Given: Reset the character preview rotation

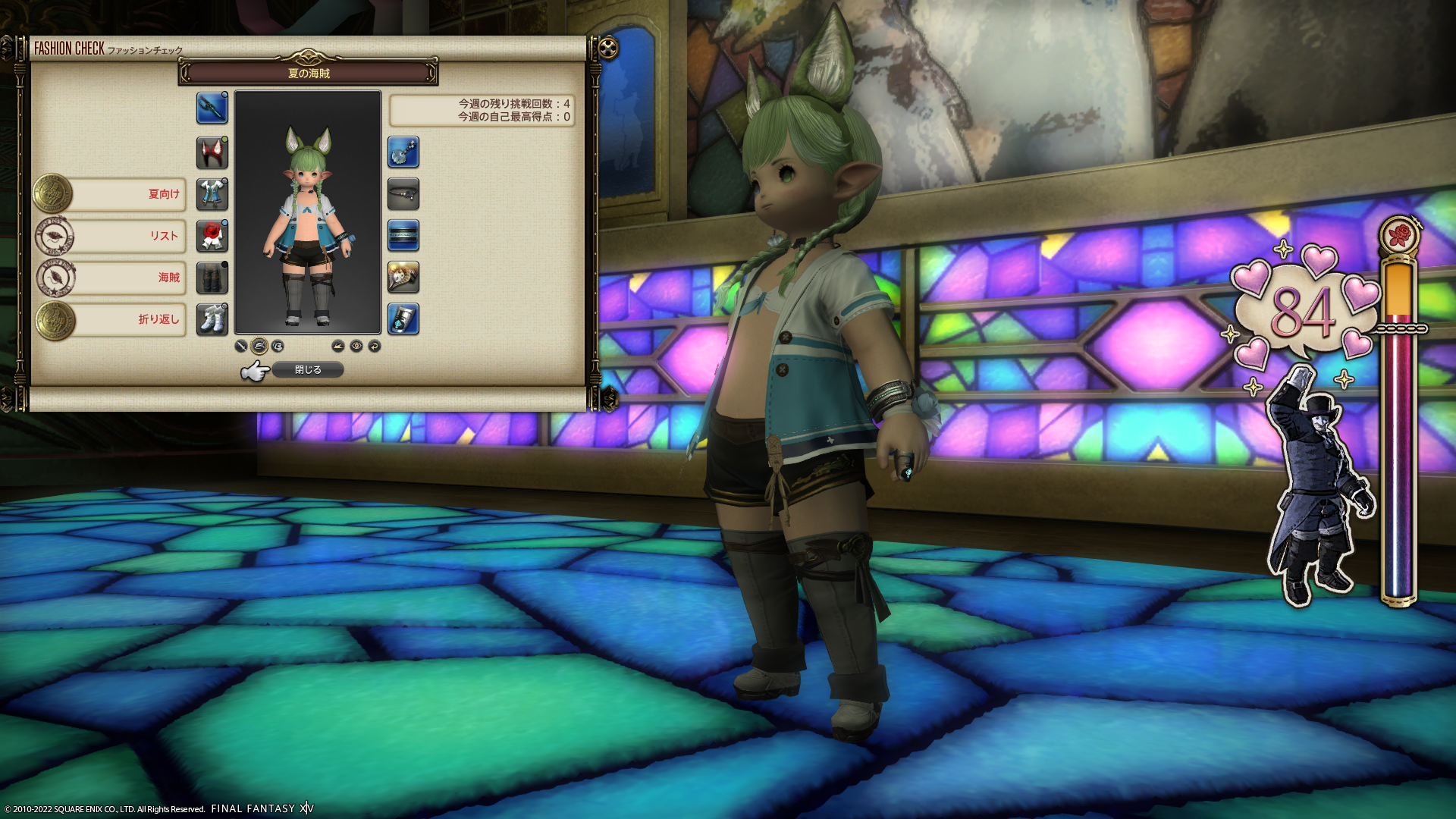Looking at the screenshot, I should pyautogui.click(x=375, y=346).
